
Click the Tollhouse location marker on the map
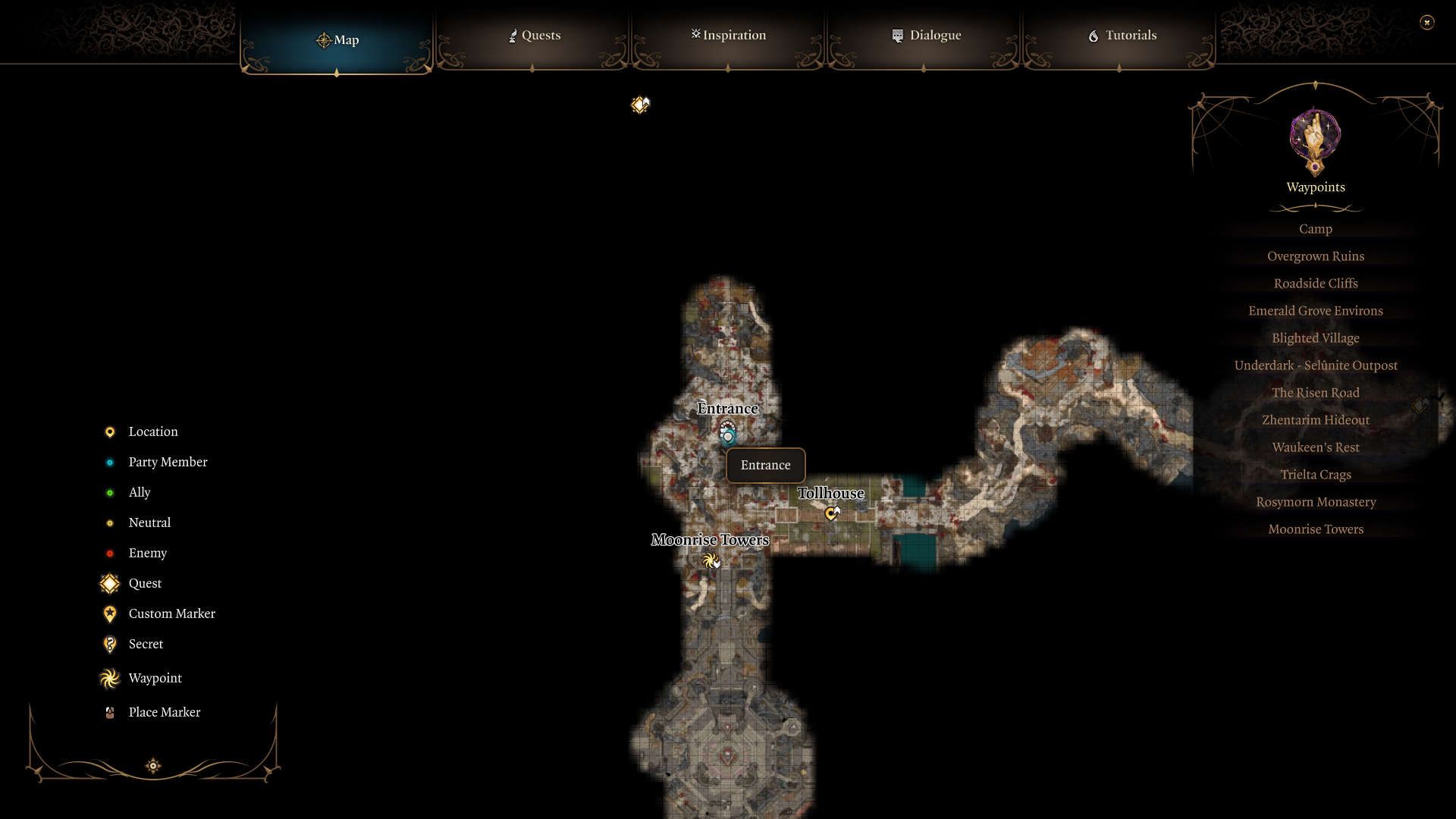[831, 513]
